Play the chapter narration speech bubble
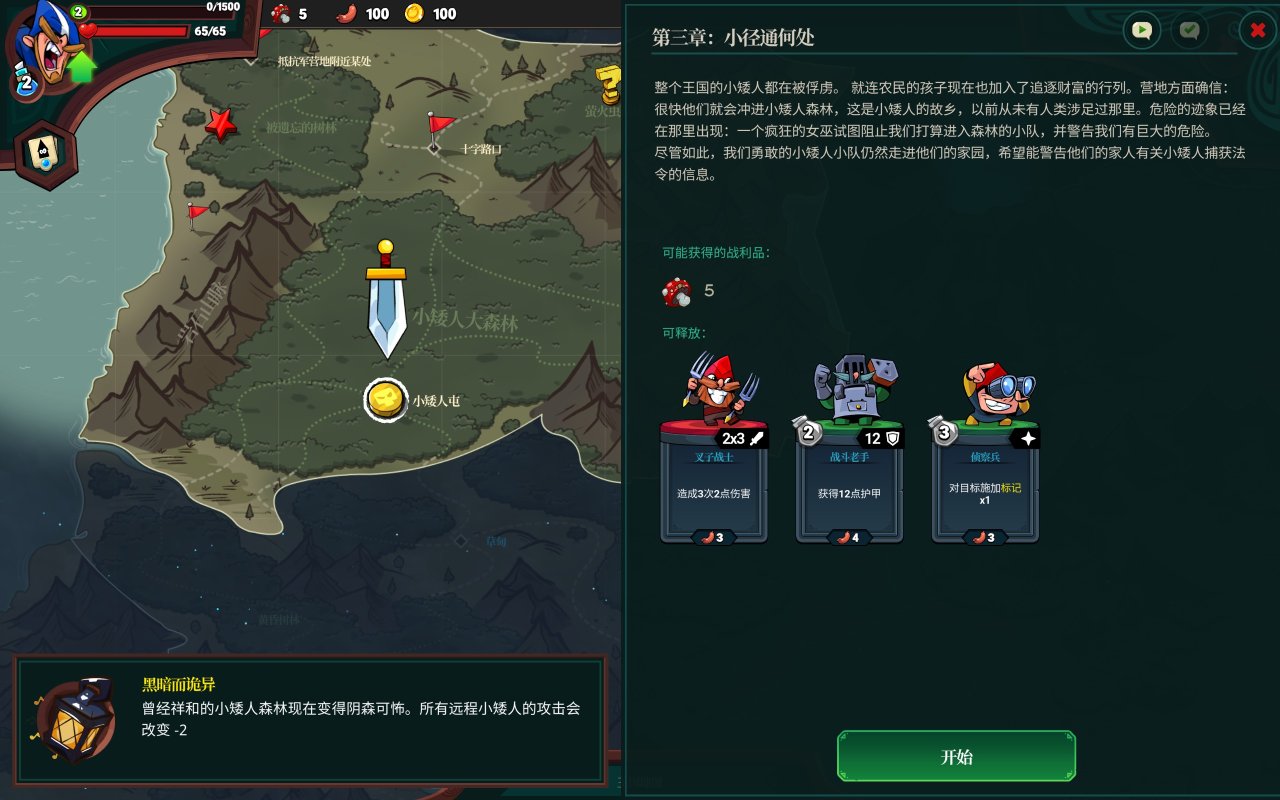 [x=1140, y=30]
